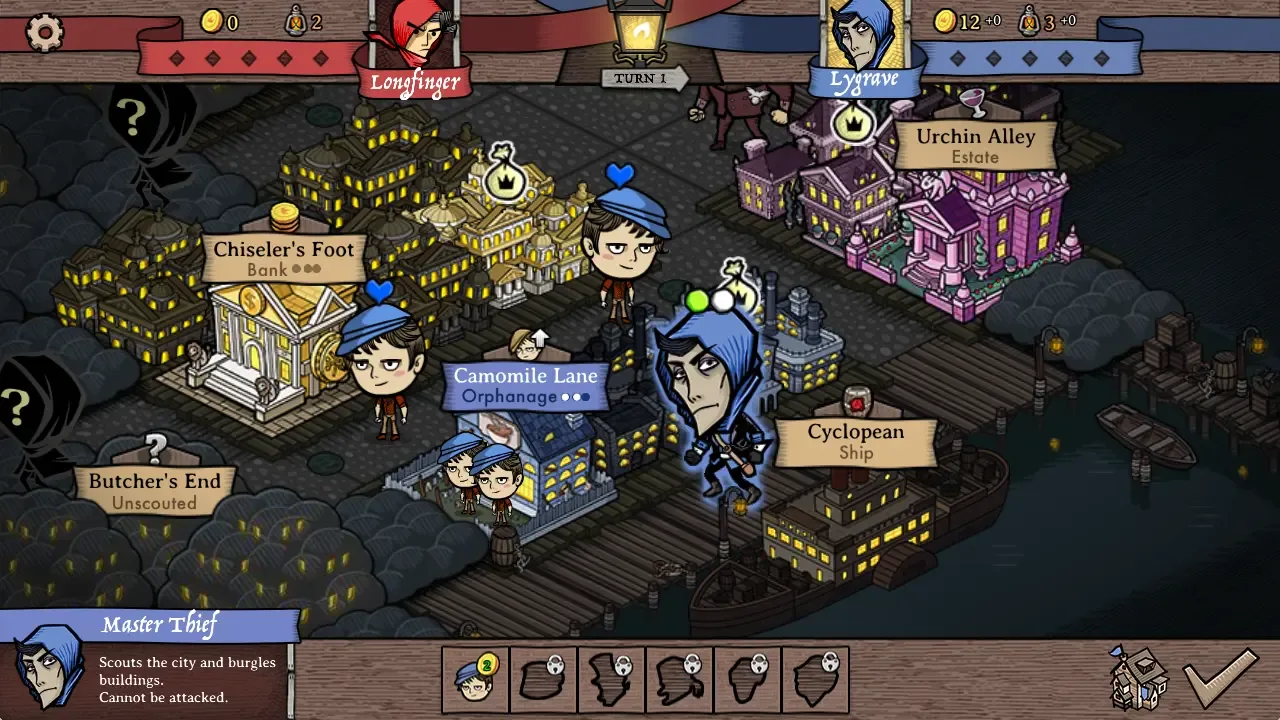Select the second locked gang slot
Screen dimensions: 1280x720
point(611,679)
